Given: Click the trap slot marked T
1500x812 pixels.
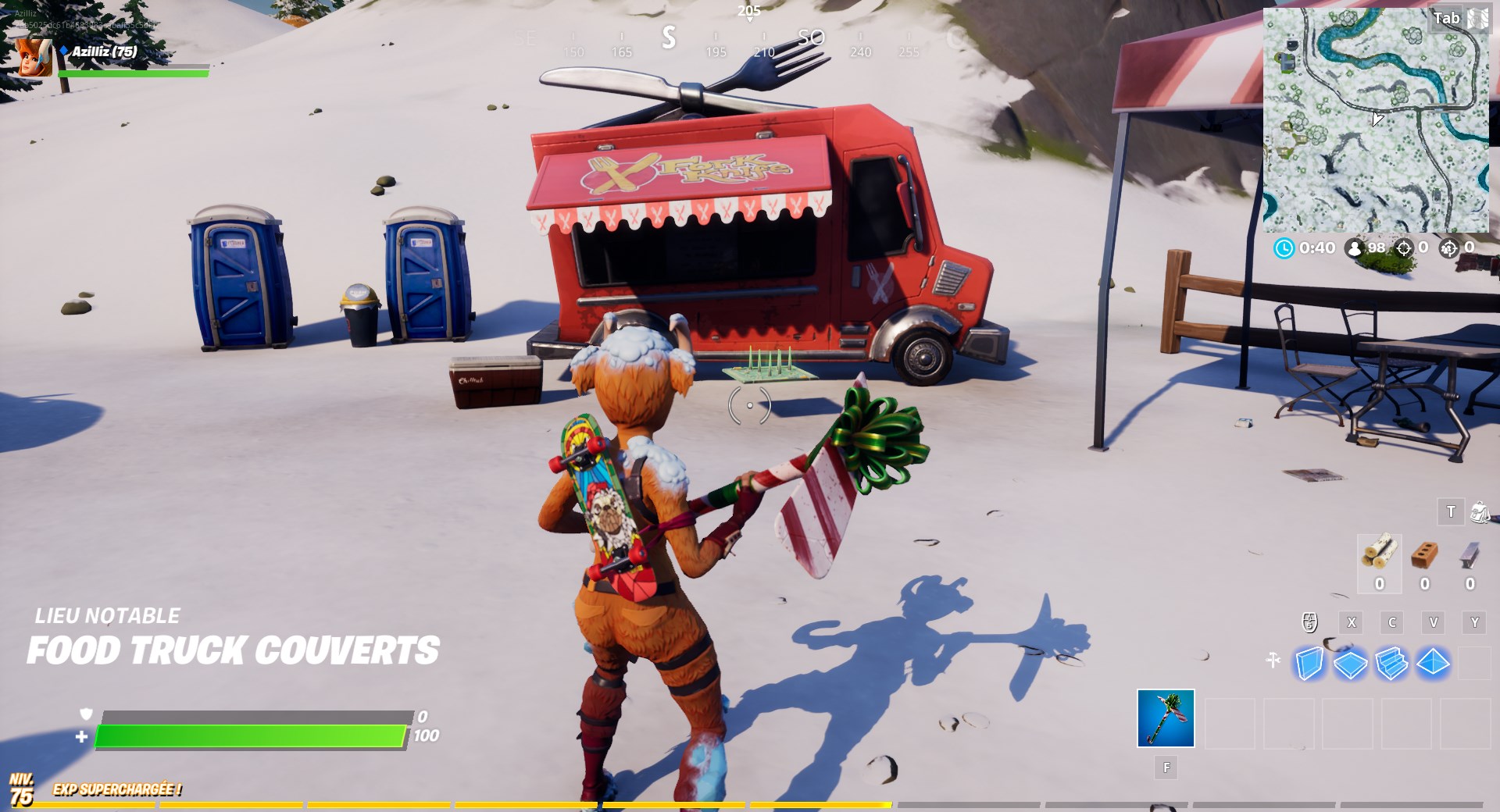Looking at the screenshot, I should coord(1451,511).
